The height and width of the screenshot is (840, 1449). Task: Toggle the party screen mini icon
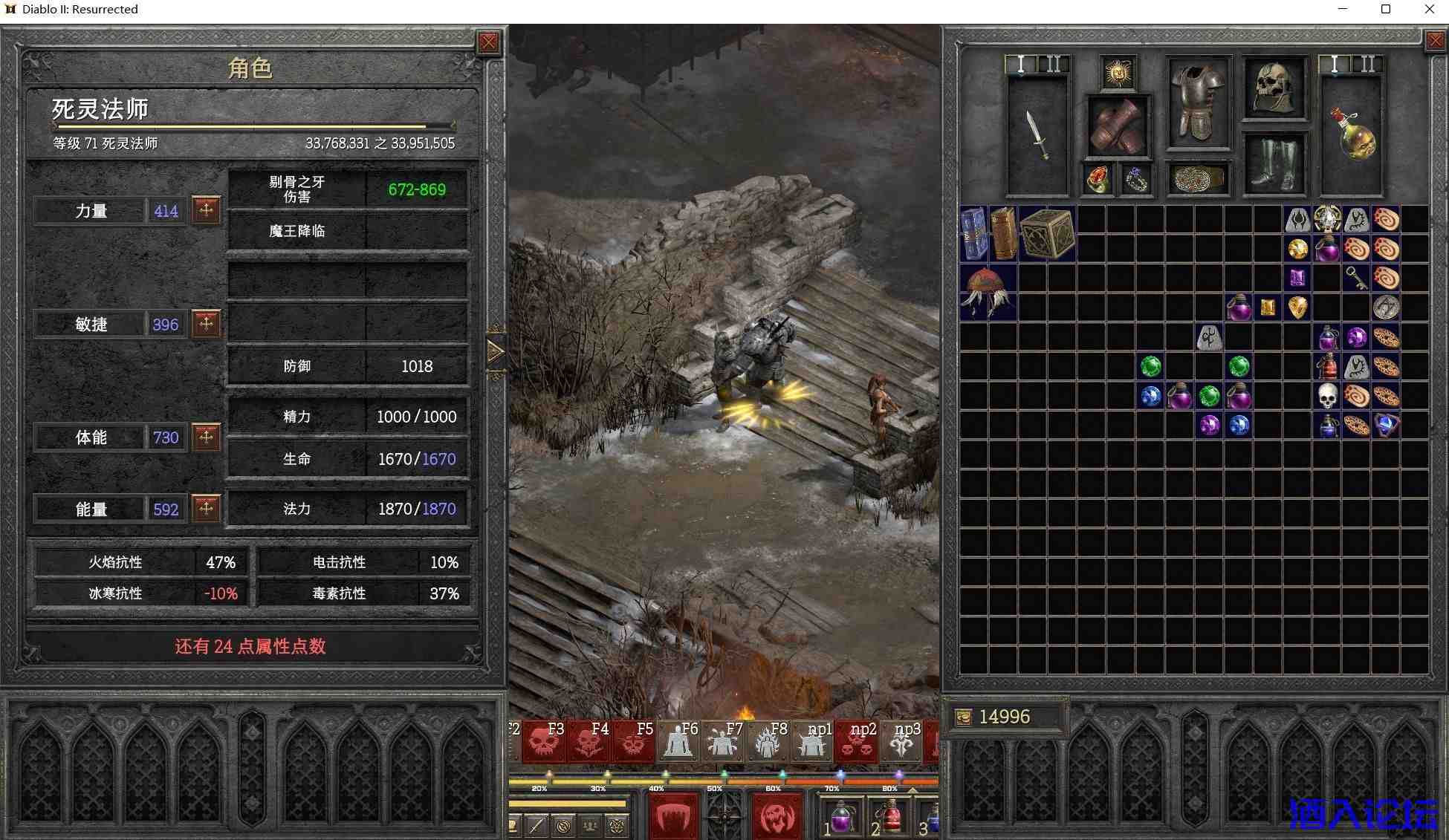click(x=589, y=827)
